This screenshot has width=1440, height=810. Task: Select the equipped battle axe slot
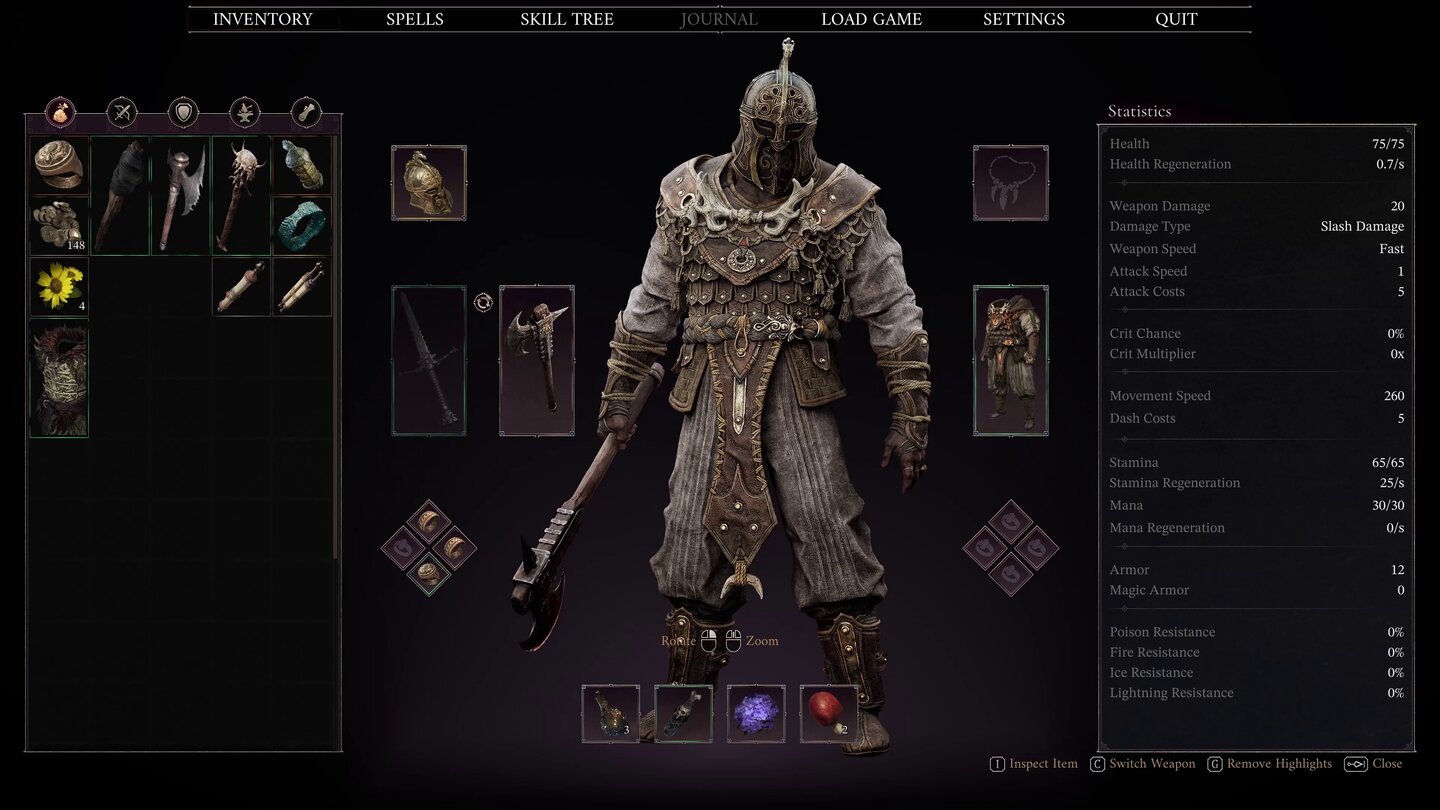(x=536, y=362)
